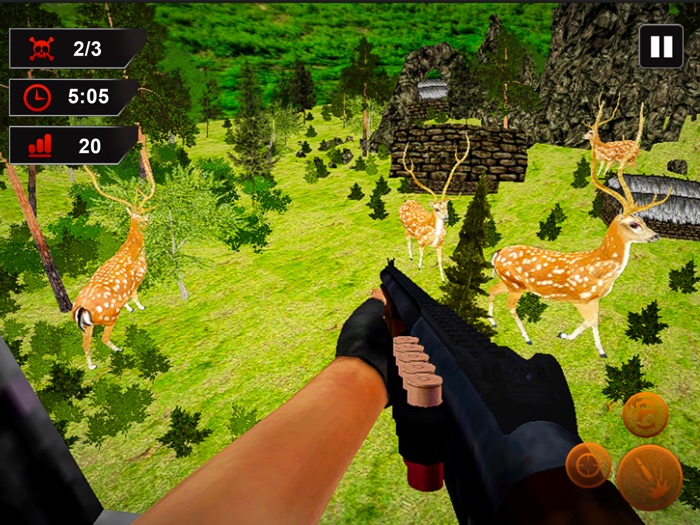The width and height of the screenshot is (700, 525).
Task: Tap the weapon swap arrows button
Action: [645, 413]
